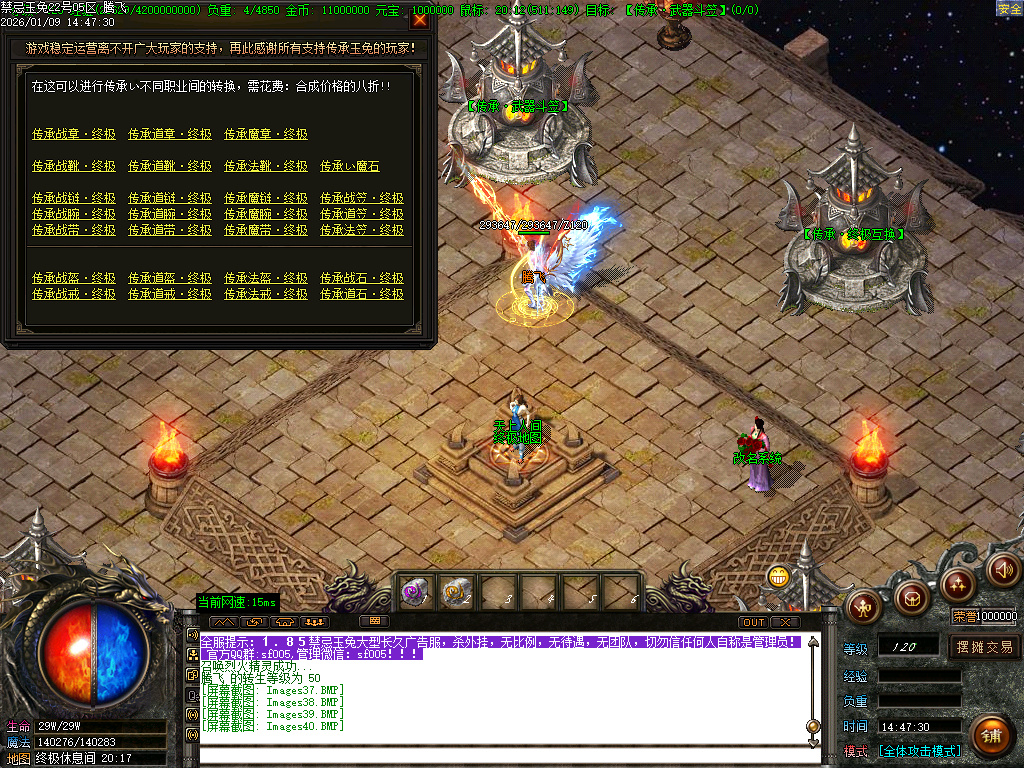1024x768 pixels.
Task: Select 传承战靴·终极 boots conversion
Action: tap(73, 166)
